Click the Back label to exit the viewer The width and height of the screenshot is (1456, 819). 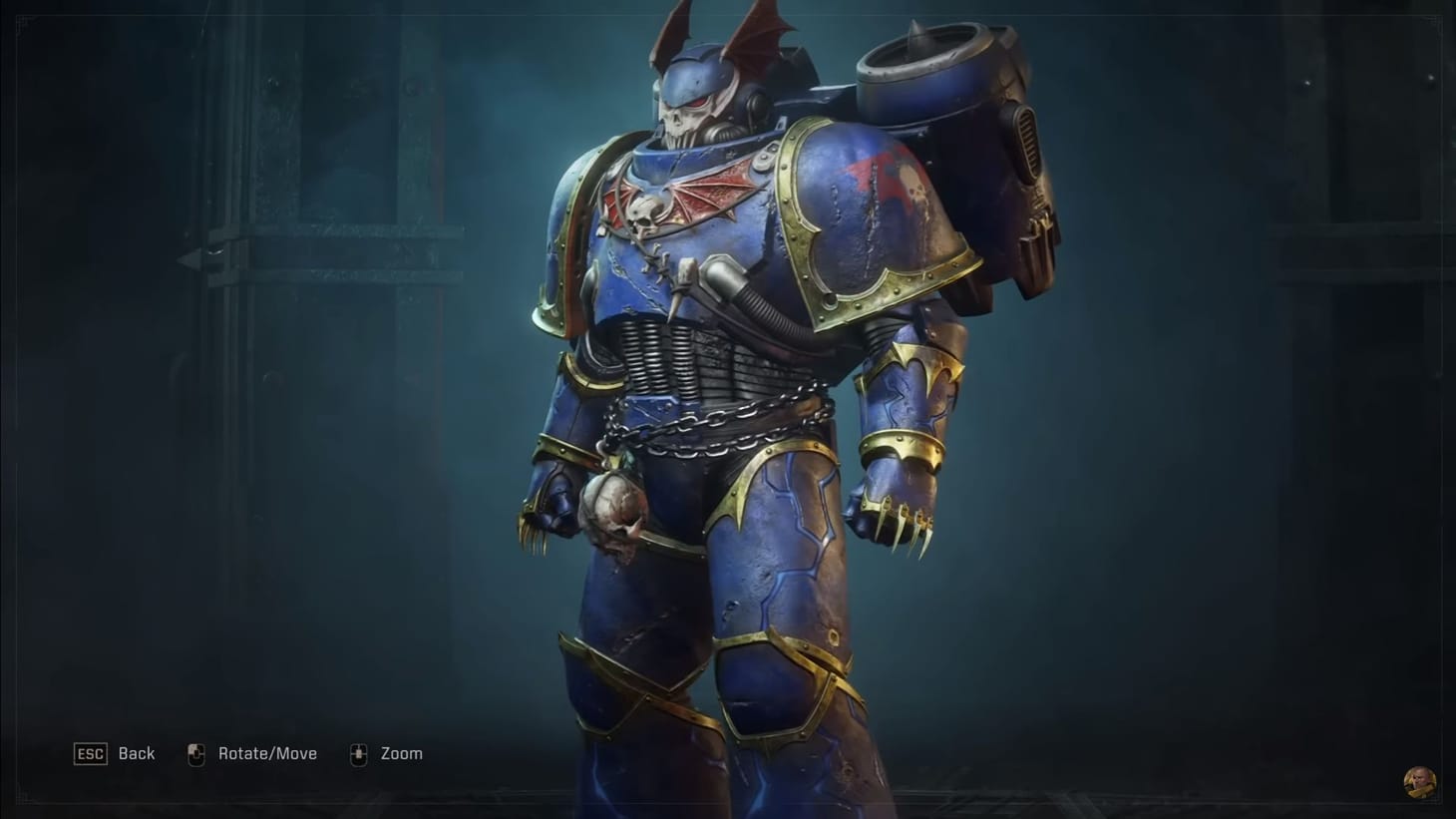[137, 753]
